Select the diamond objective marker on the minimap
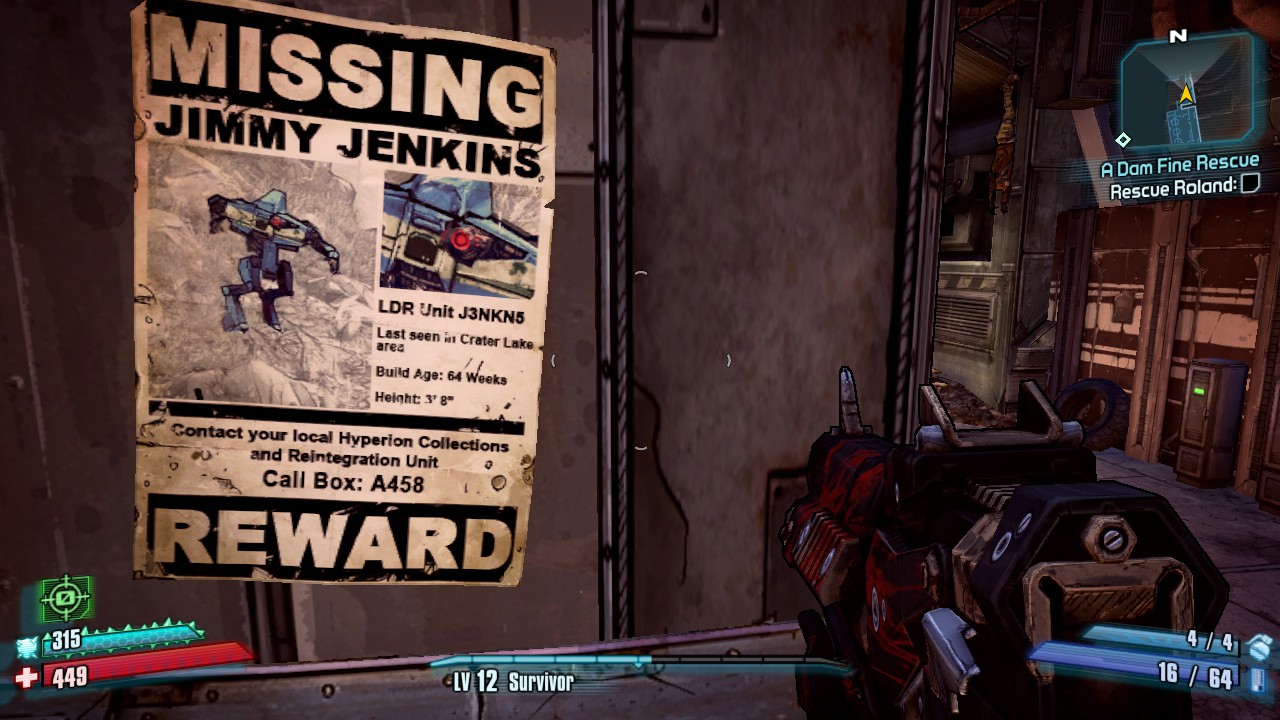Viewport: 1280px width, 720px height. tap(1124, 140)
